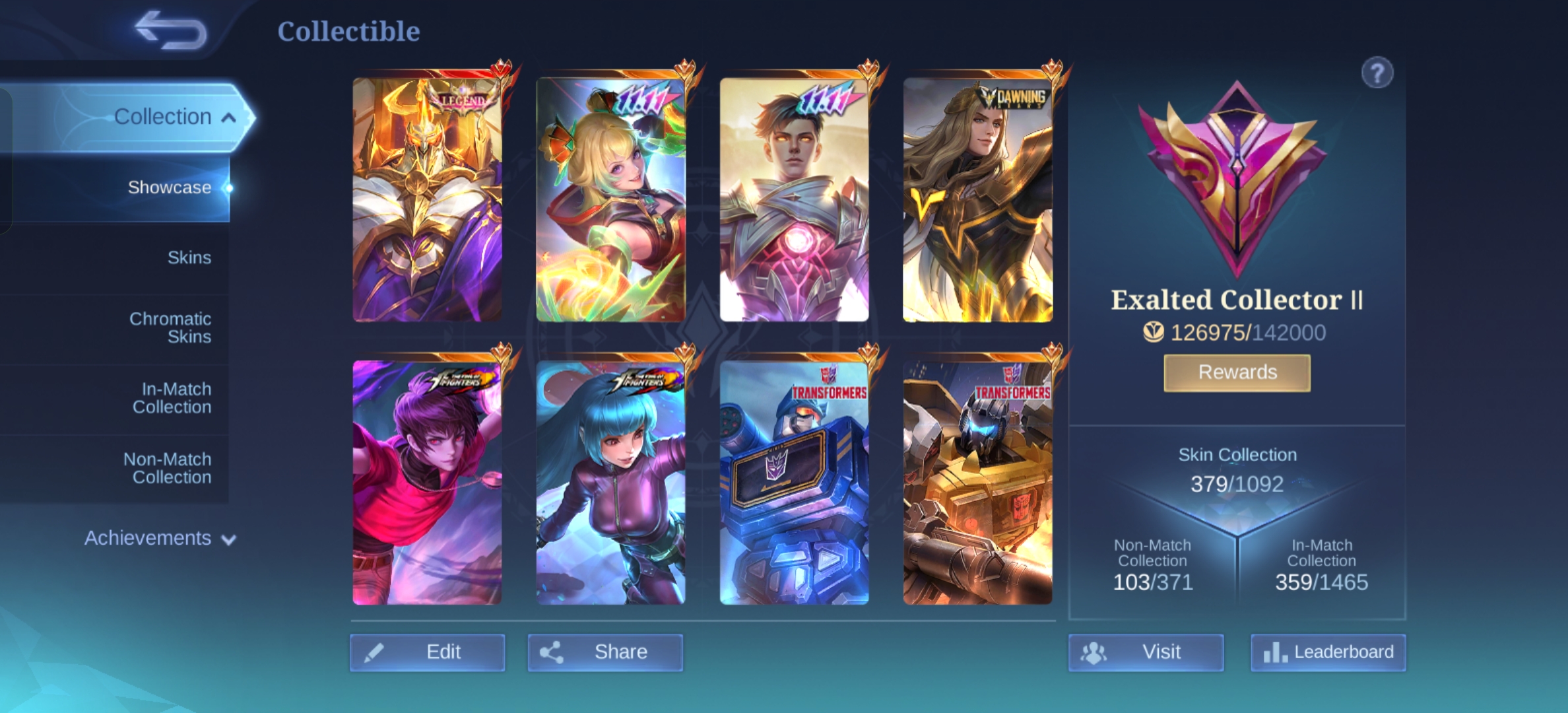Select the purple-haired King of Fighters card
Screen dimensions: 1568x713
(427, 482)
